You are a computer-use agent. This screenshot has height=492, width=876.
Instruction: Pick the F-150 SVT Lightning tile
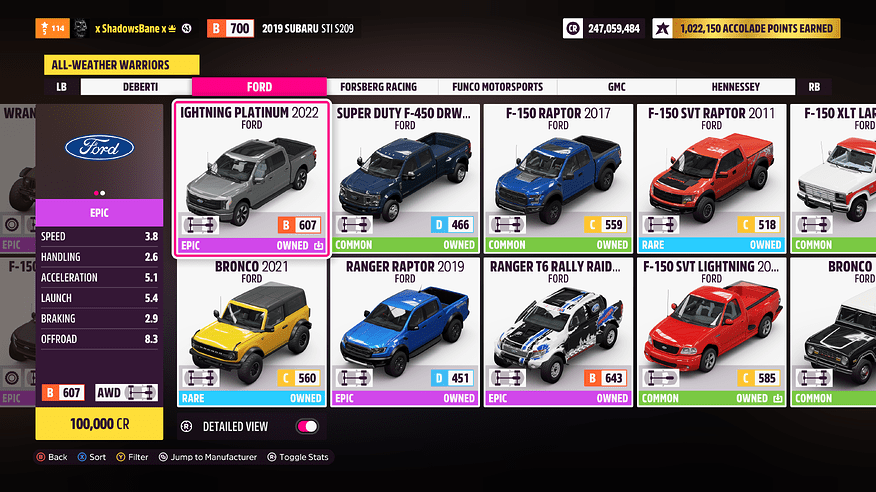(x=711, y=331)
